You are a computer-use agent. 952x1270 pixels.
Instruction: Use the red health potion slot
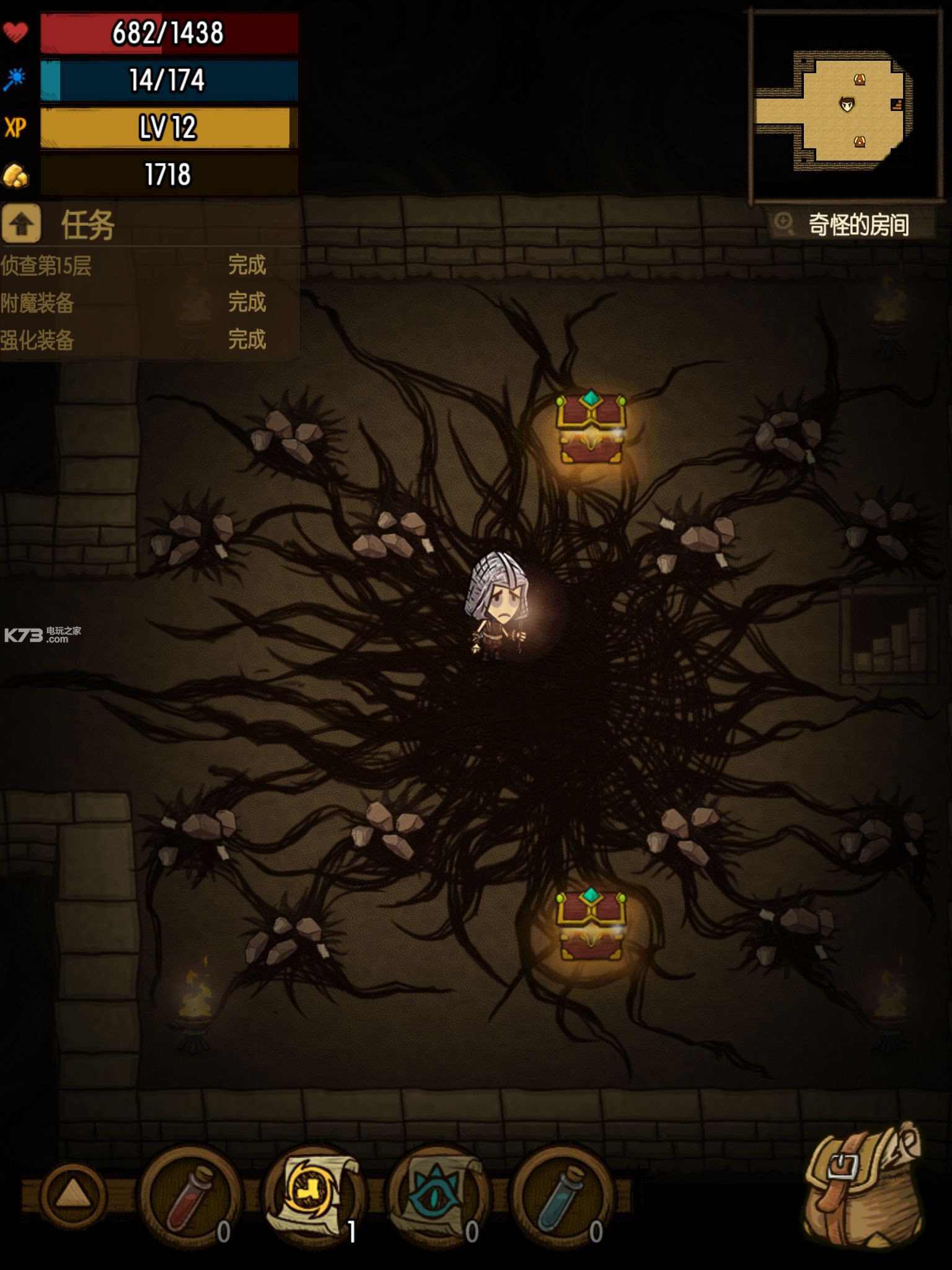click(191, 1196)
